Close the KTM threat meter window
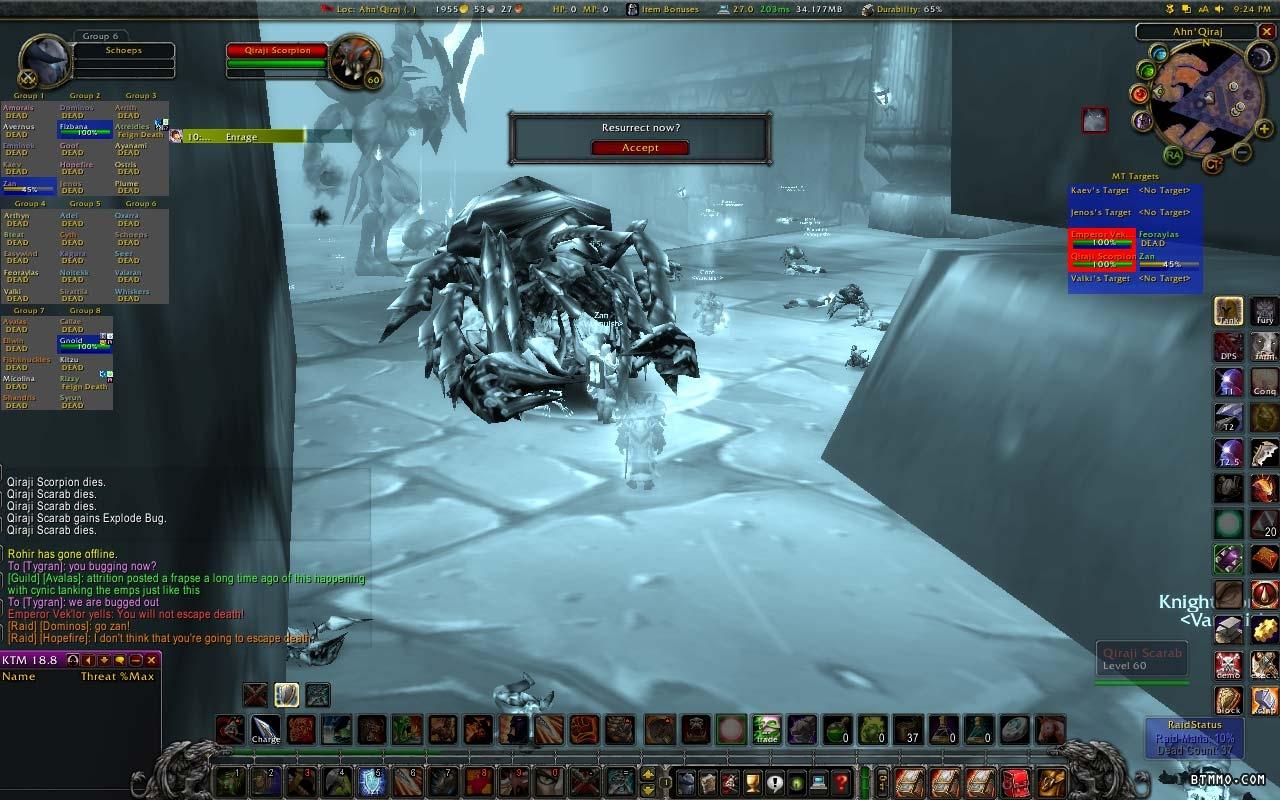Viewport: 1280px width, 800px height. click(x=152, y=660)
